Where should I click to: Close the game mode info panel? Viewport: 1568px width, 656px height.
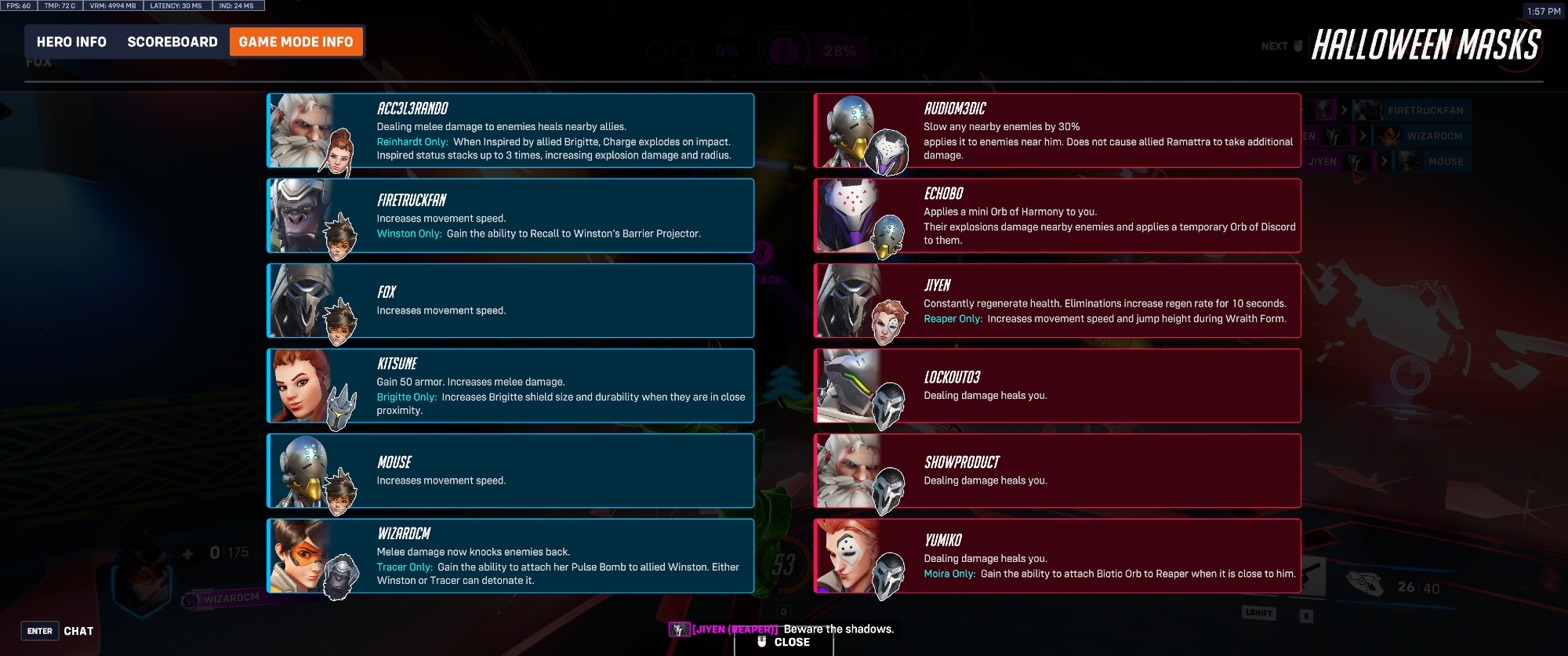[x=784, y=642]
